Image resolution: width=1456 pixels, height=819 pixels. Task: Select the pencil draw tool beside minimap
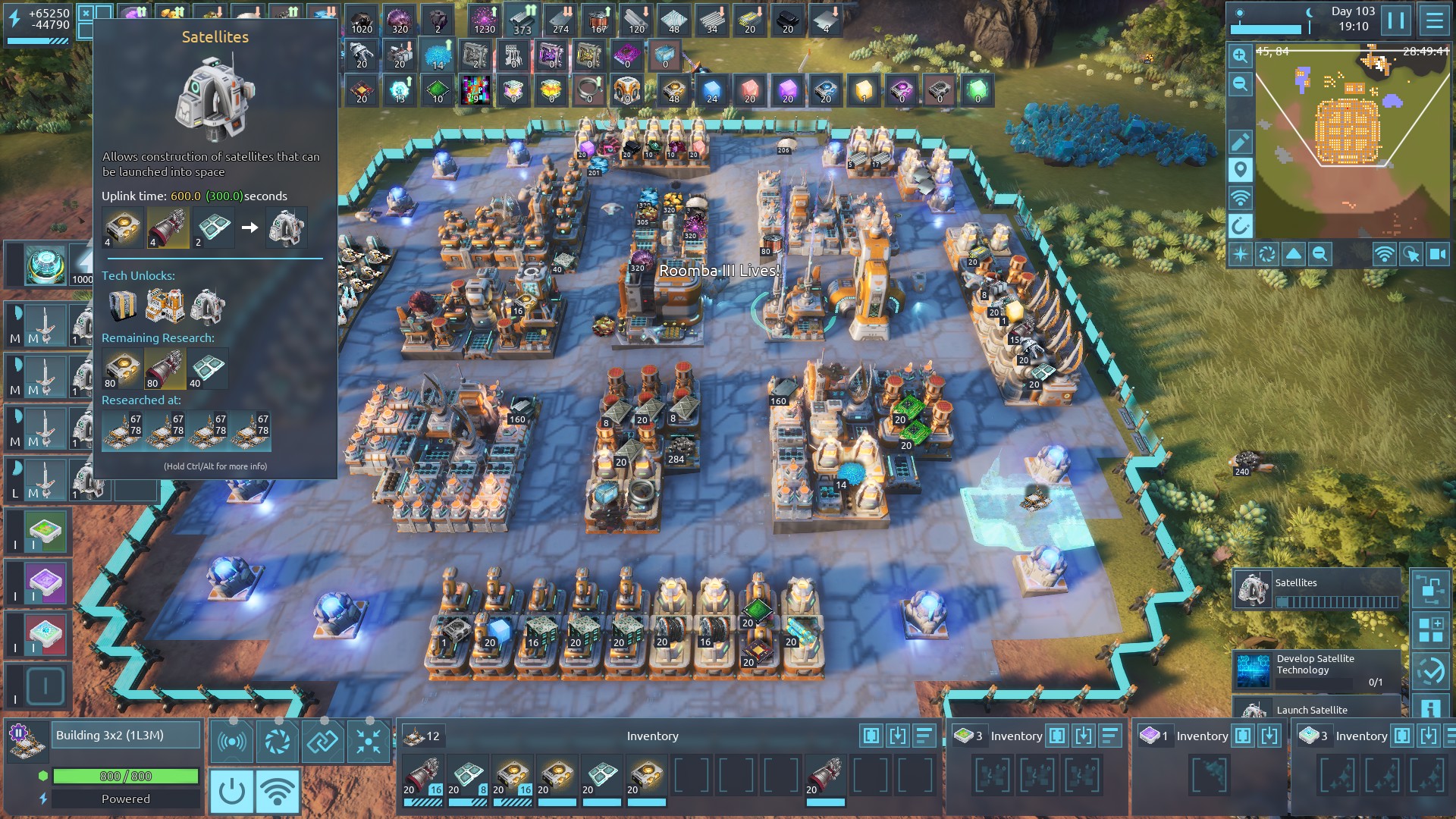[1240, 142]
